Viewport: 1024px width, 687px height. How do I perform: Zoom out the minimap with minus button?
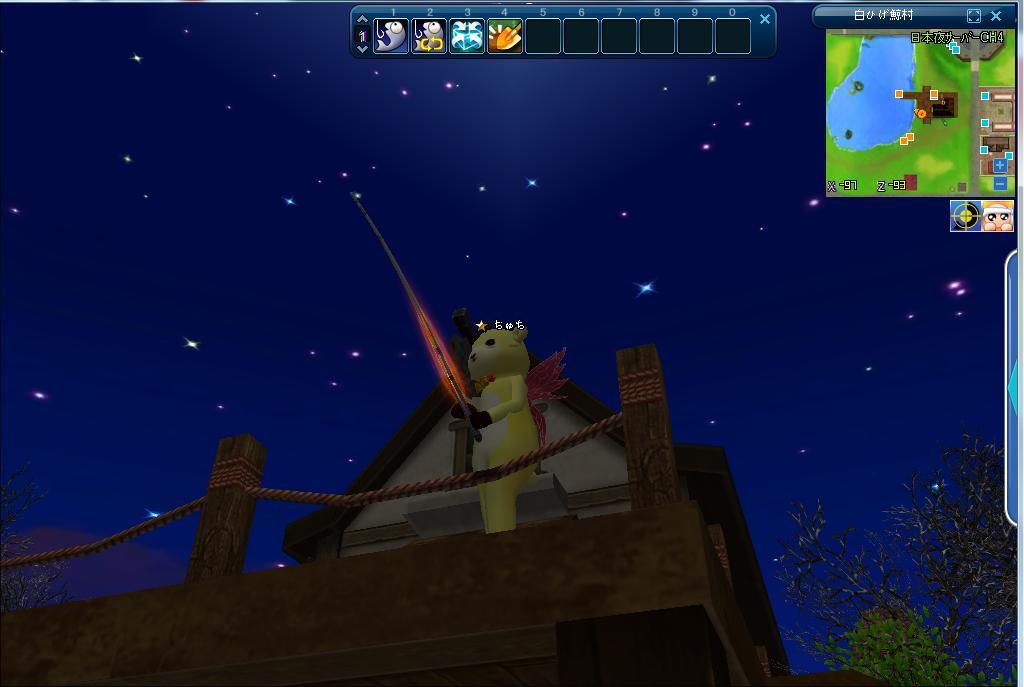pos(1000,183)
